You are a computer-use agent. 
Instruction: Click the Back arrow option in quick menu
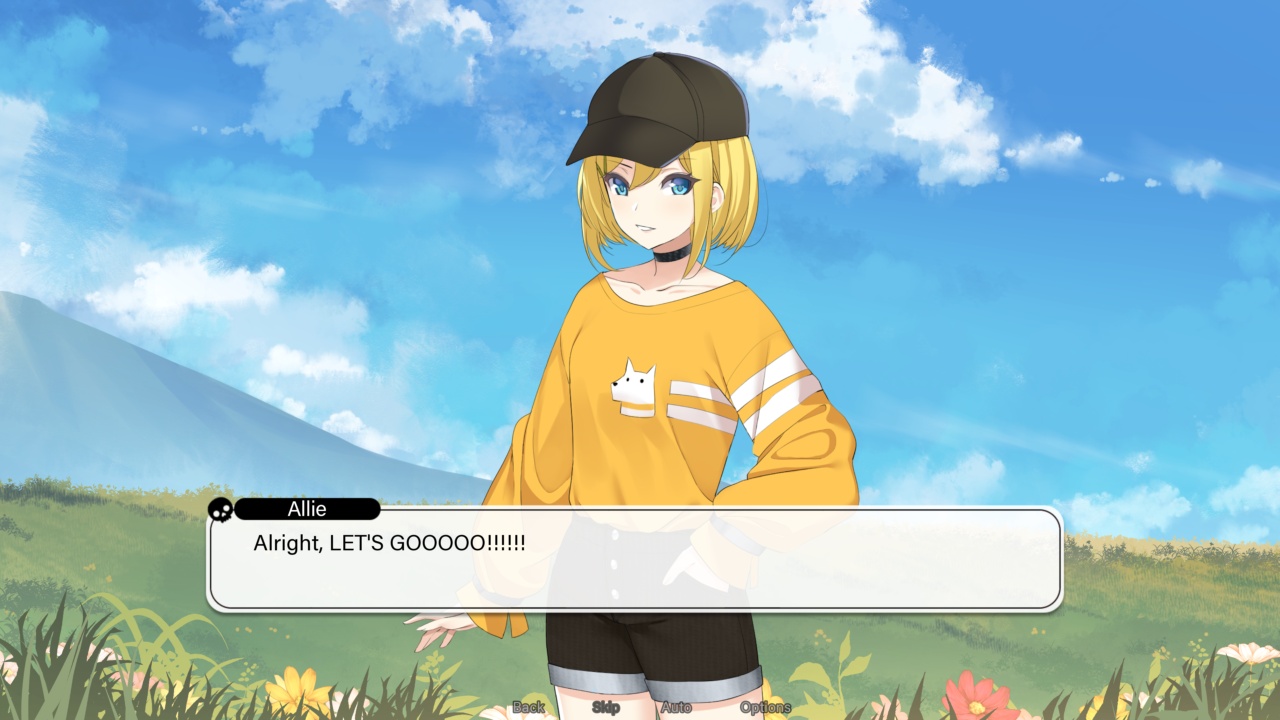(527, 705)
